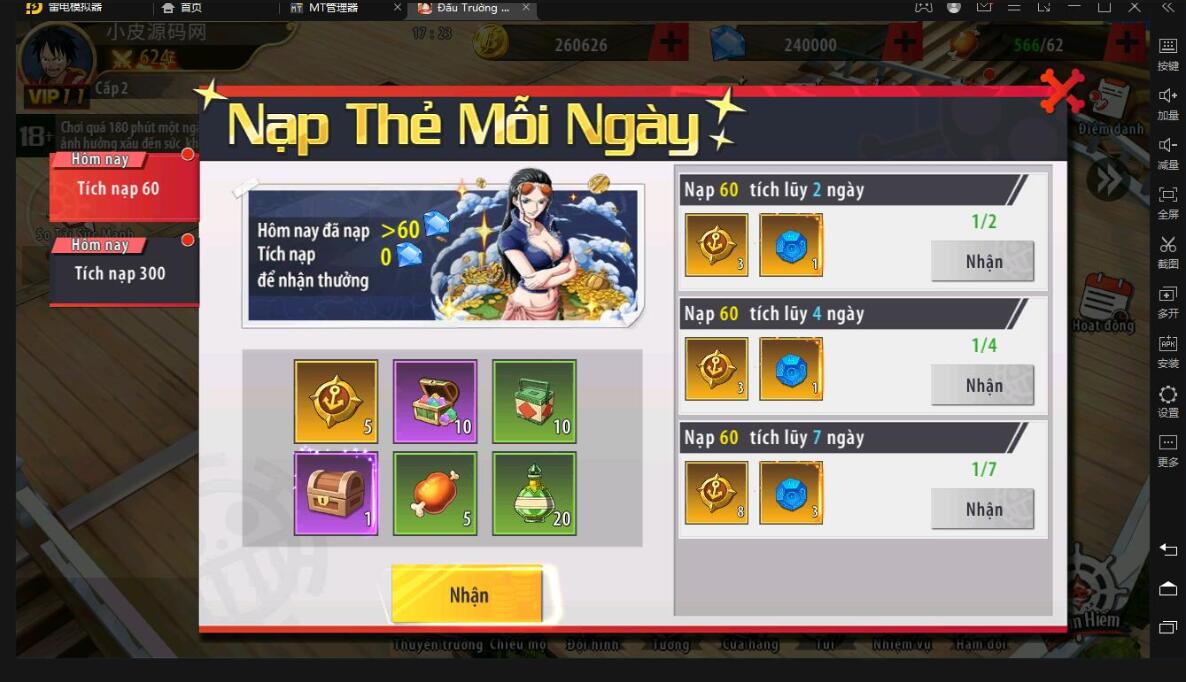
Task: Claim the 2-day cumulative reward (Nhận)
Action: (983, 262)
